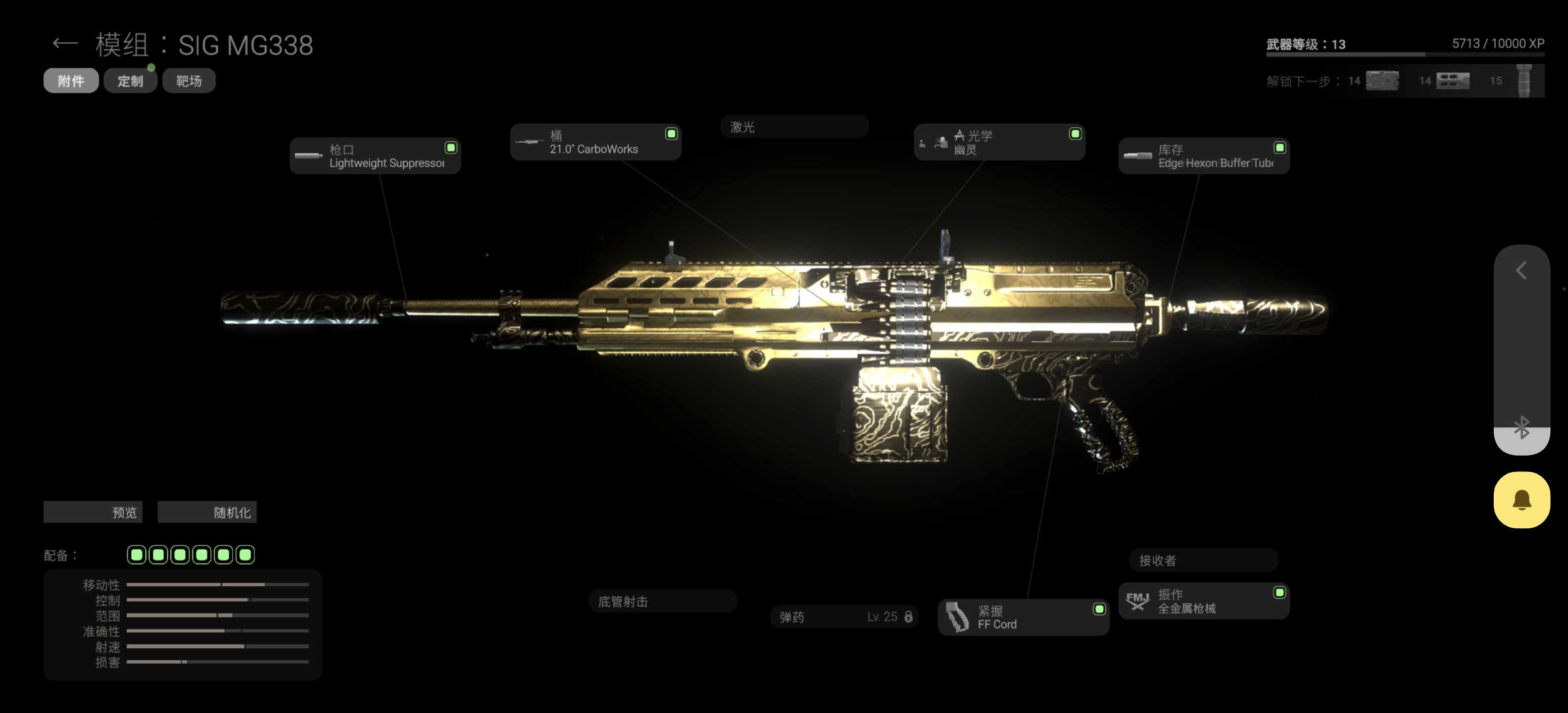The image size is (1568, 713).
Task: Open the 光学 幽灵 optic slot
Action: click(x=998, y=143)
